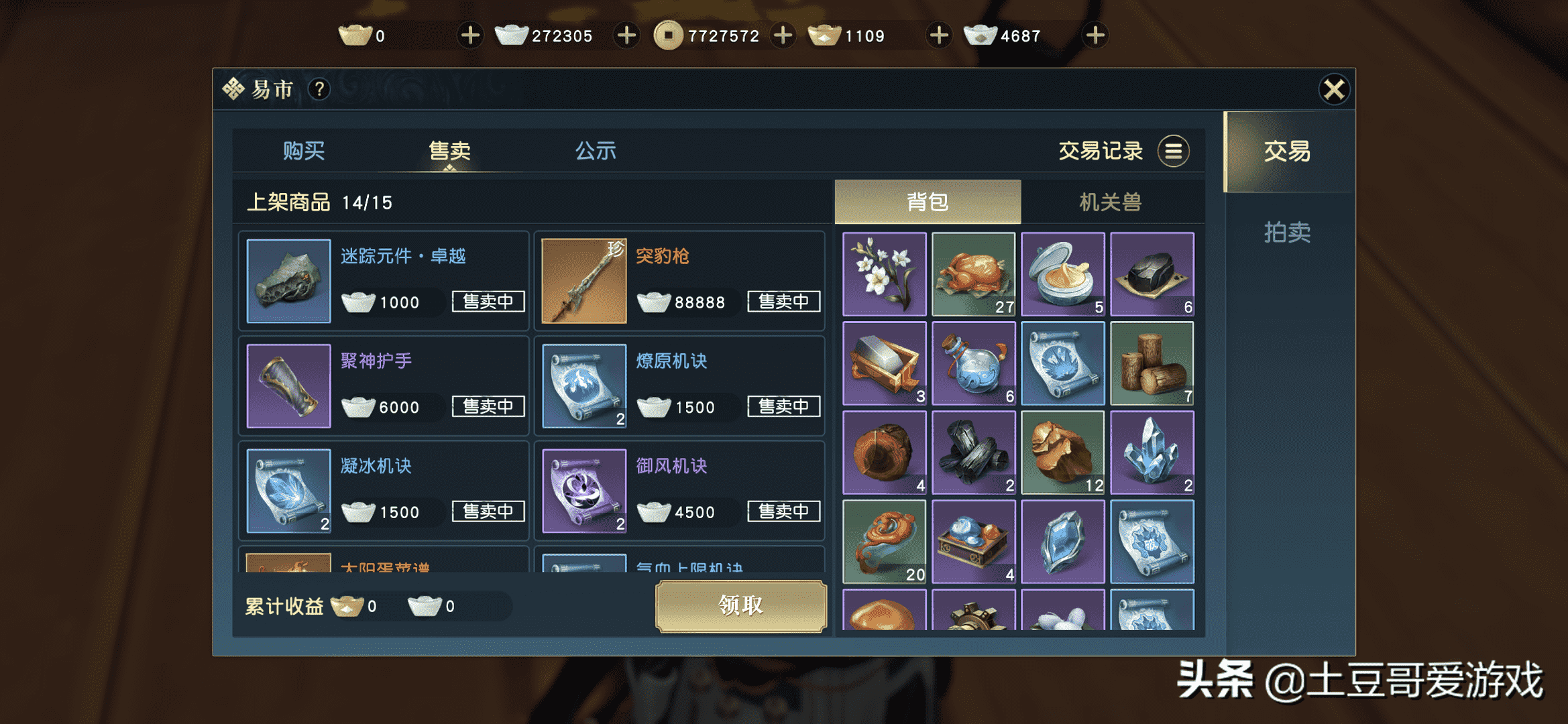Expand the first currency with its plus button
Image resolution: width=1568 pixels, height=724 pixels.
coord(469,35)
